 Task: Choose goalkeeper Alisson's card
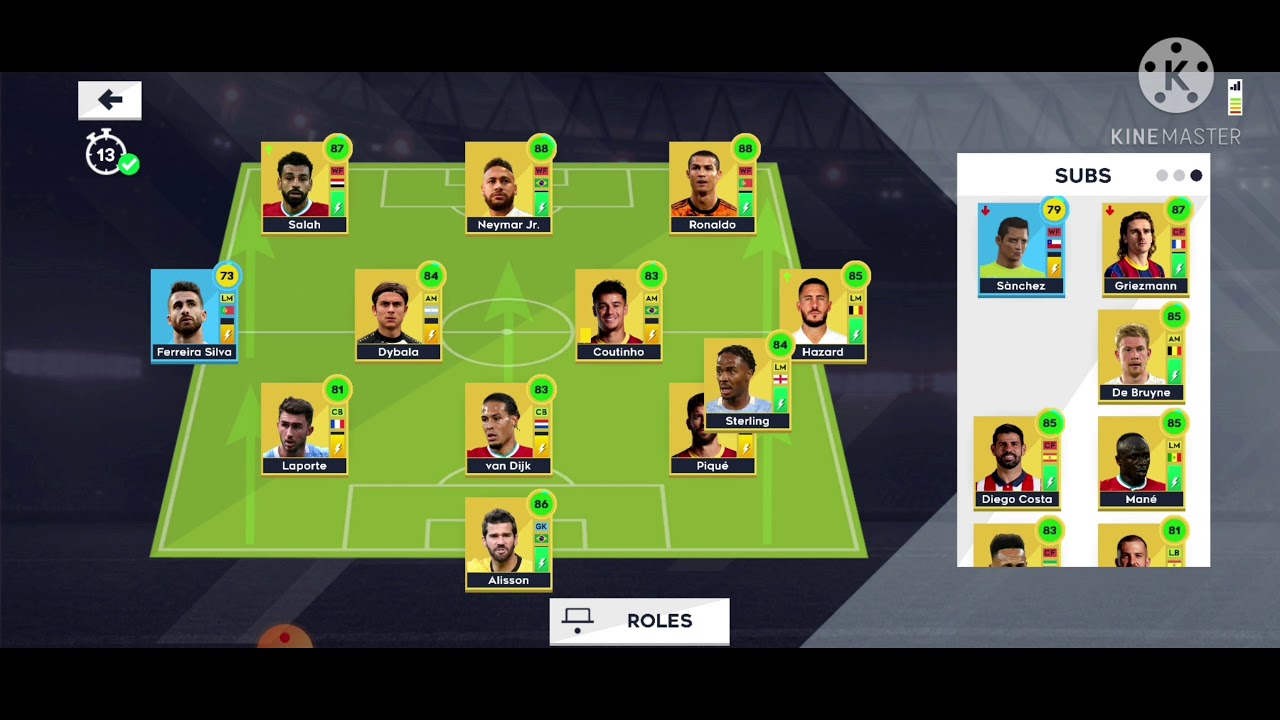tap(508, 543)
